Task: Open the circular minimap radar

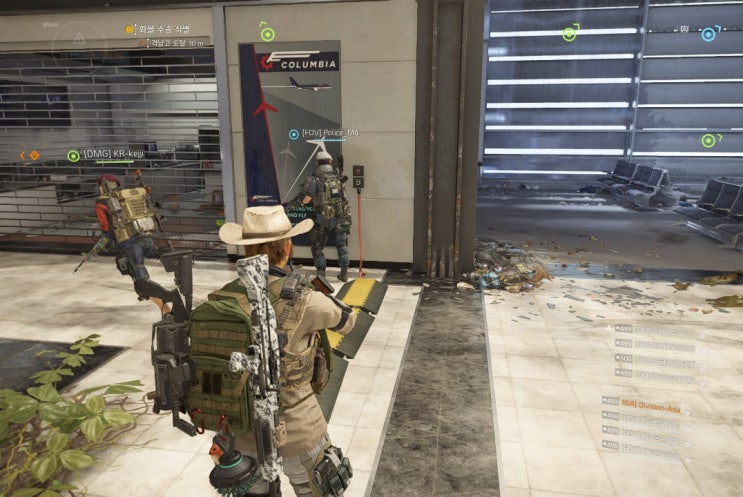Action: pyautogui.click(x=78, y=44)
